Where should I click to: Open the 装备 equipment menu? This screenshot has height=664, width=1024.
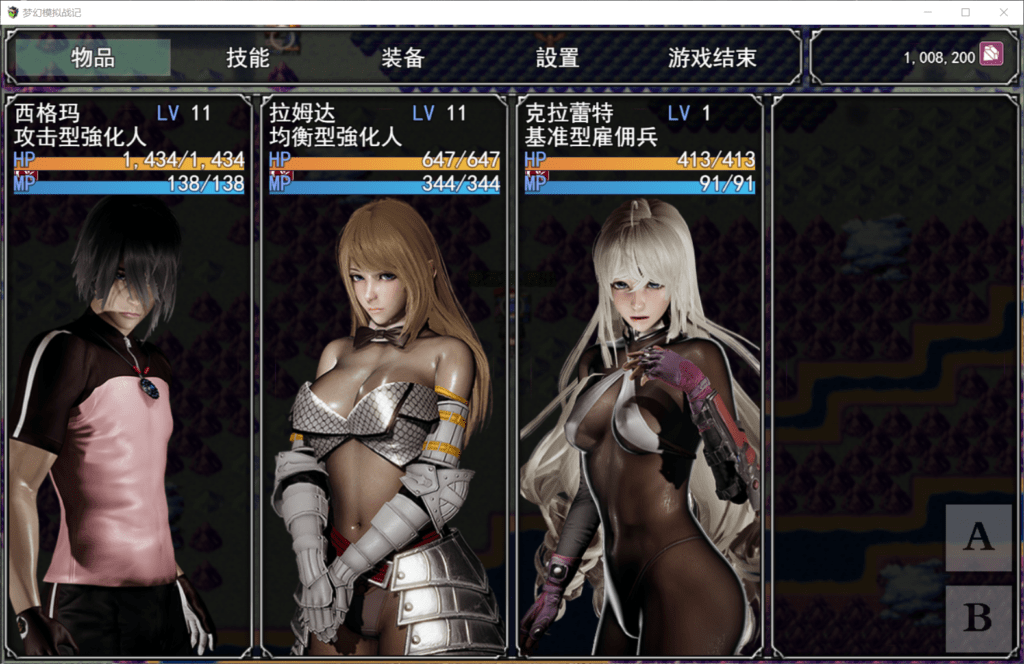(403, 58)
